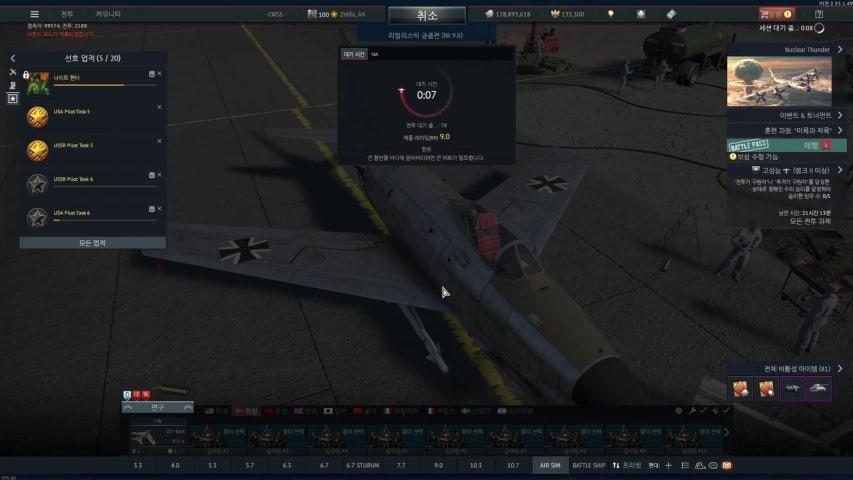Show all achievements with 모든 업적
Screen dimensions: 853x480
pos(92,243)
